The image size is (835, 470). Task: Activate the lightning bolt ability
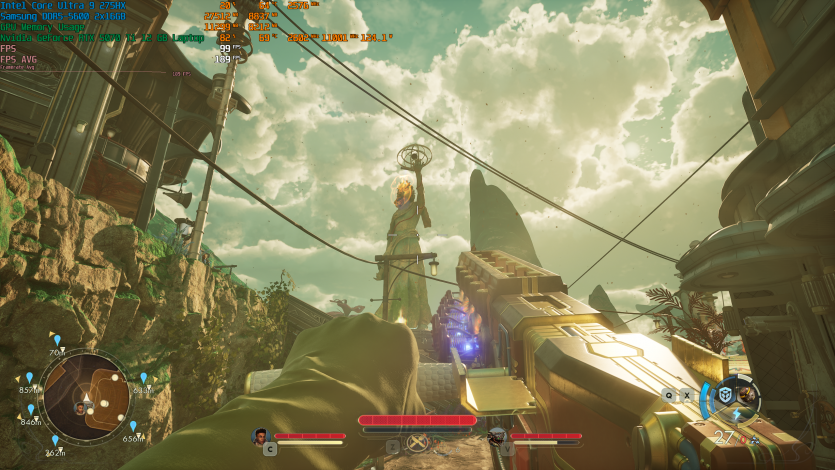(737, 414)
